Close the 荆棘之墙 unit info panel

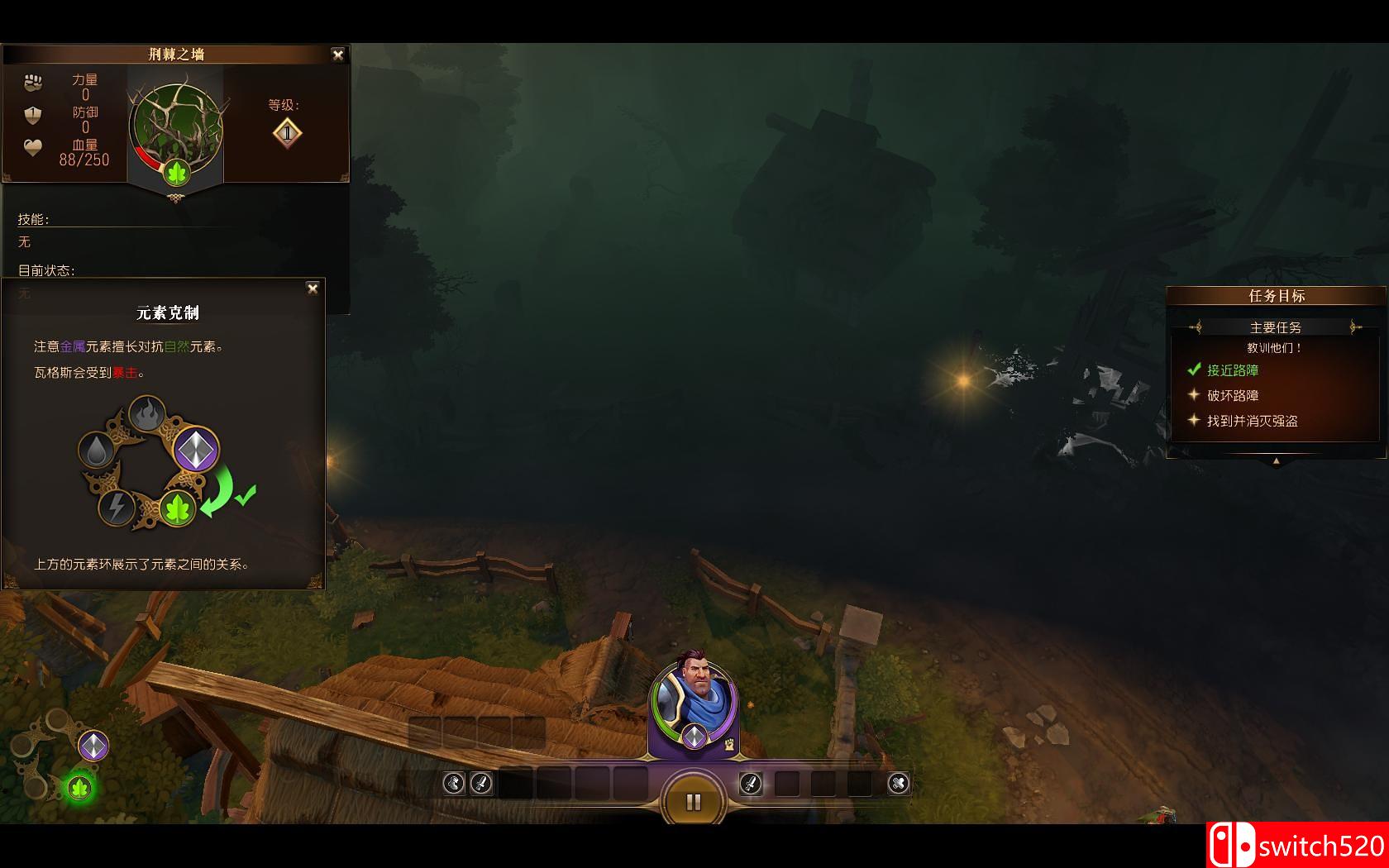pos(337,55)
